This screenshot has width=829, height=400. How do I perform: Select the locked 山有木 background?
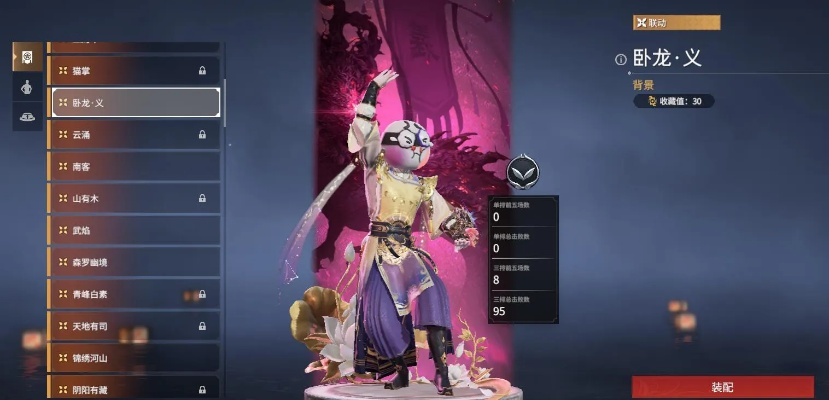134,198
